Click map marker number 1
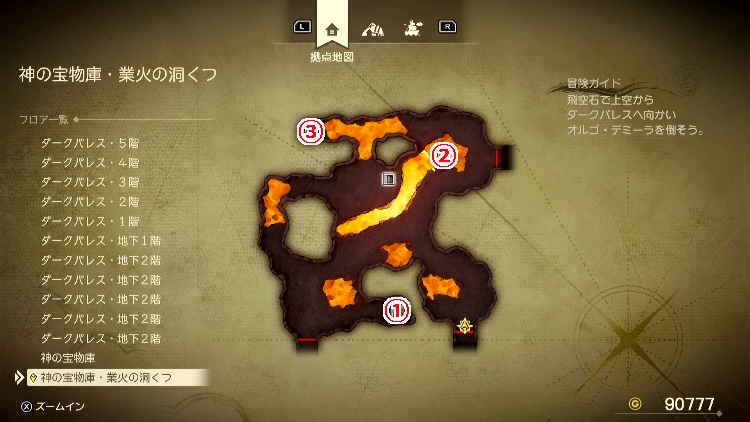This screenshot has height=422, width=750. click(397, 311)
